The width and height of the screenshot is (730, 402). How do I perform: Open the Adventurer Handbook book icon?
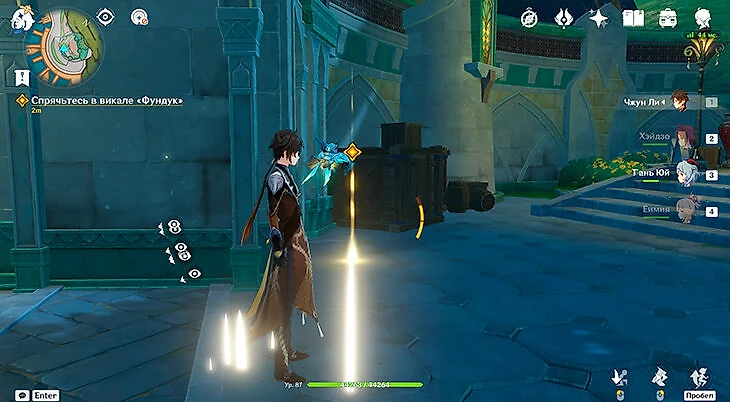(633, 18)
